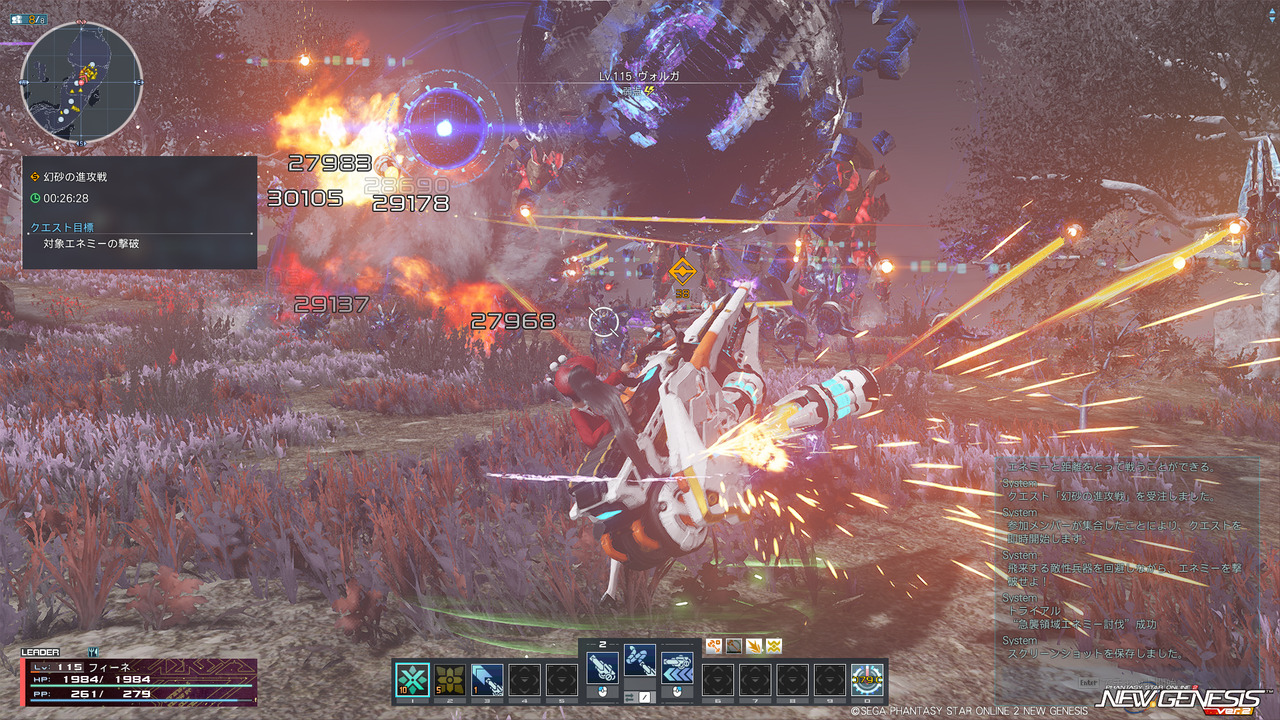1280x720 pixels.
Task: Select the 幻砂の進攻戦 quest tracker panel
Action: pyautogui.click(x=139, y=212)
